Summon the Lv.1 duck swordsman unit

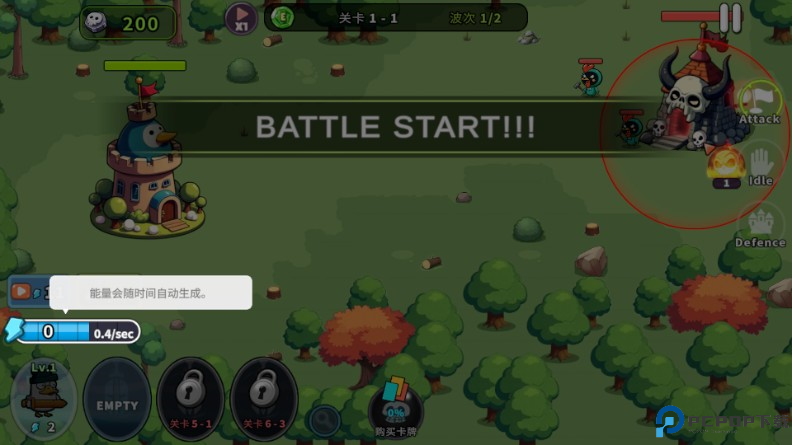tap(44, 399)
